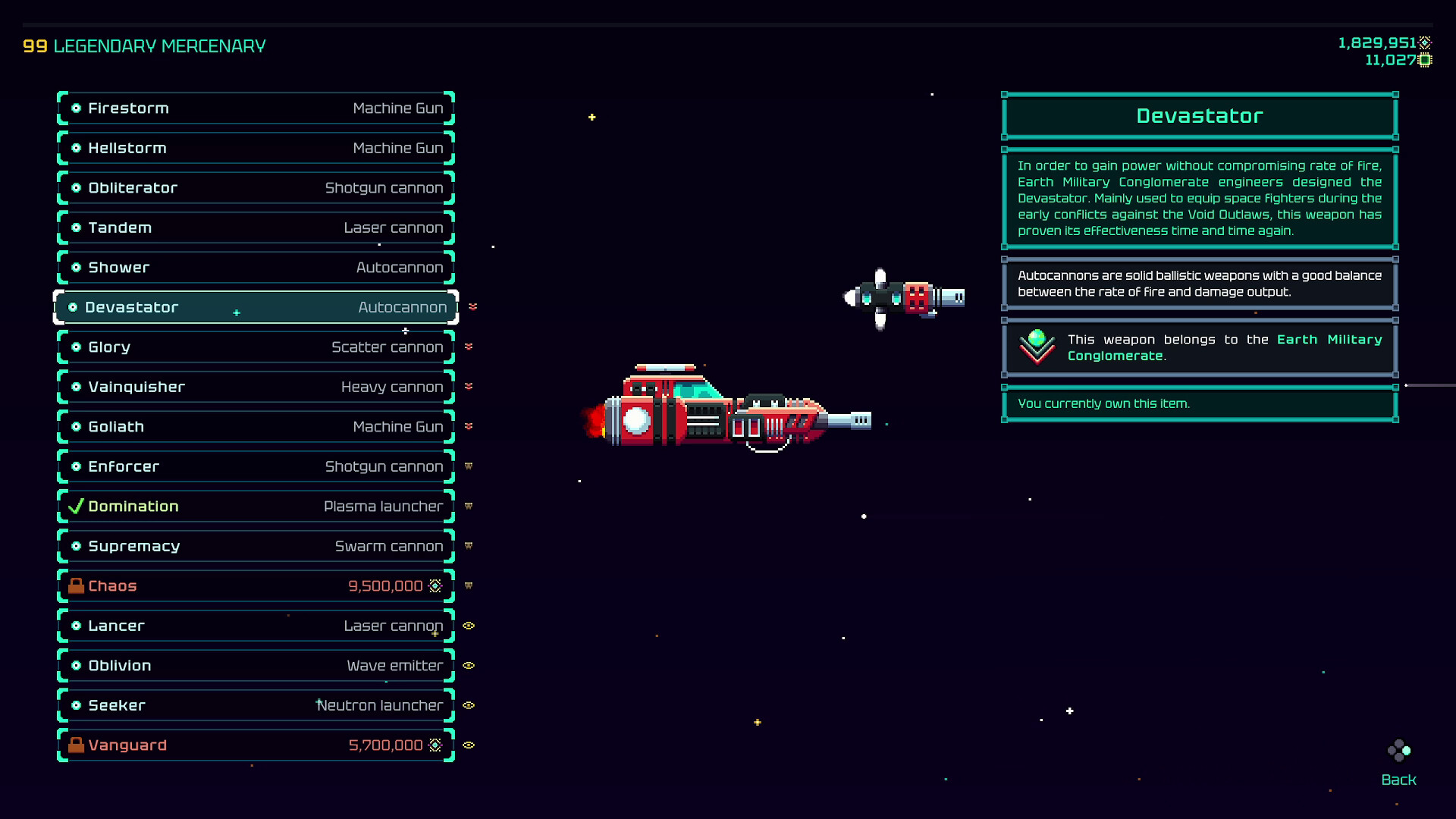Click the credits currency icon in top right
The image size is (1456, 819).
click(1426, 43)
